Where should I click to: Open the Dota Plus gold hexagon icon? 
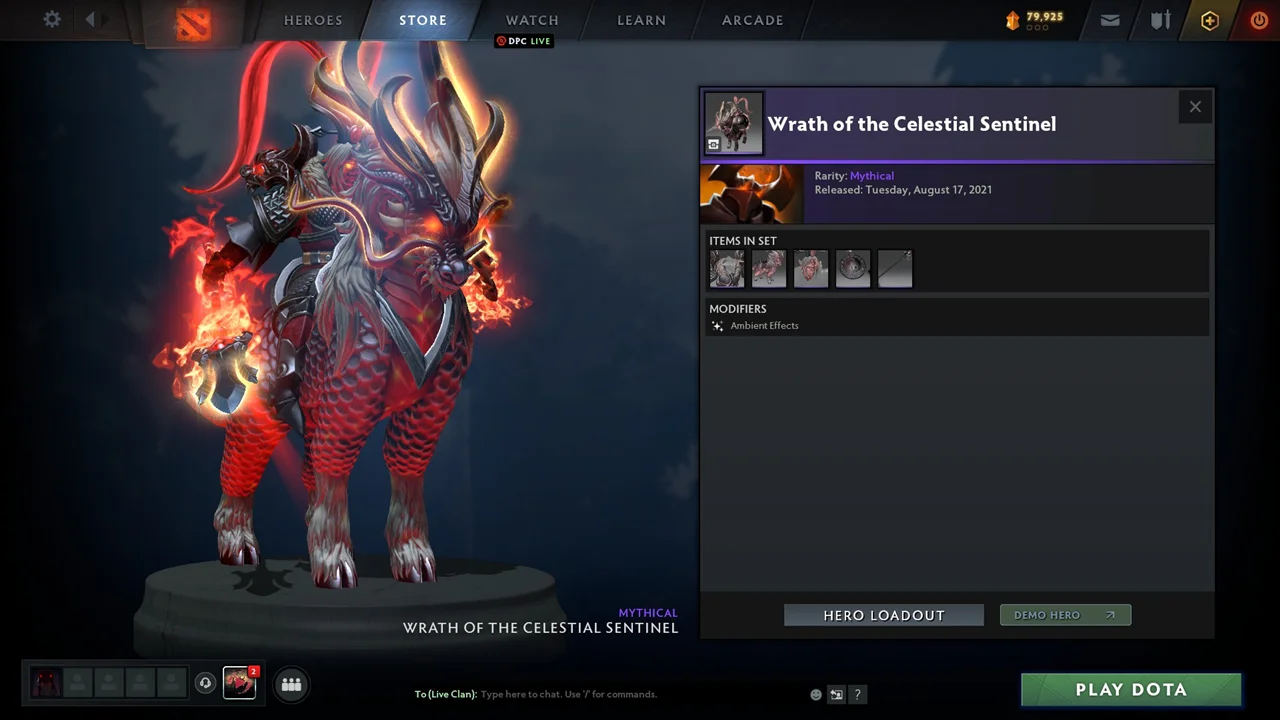(1210, 20)
